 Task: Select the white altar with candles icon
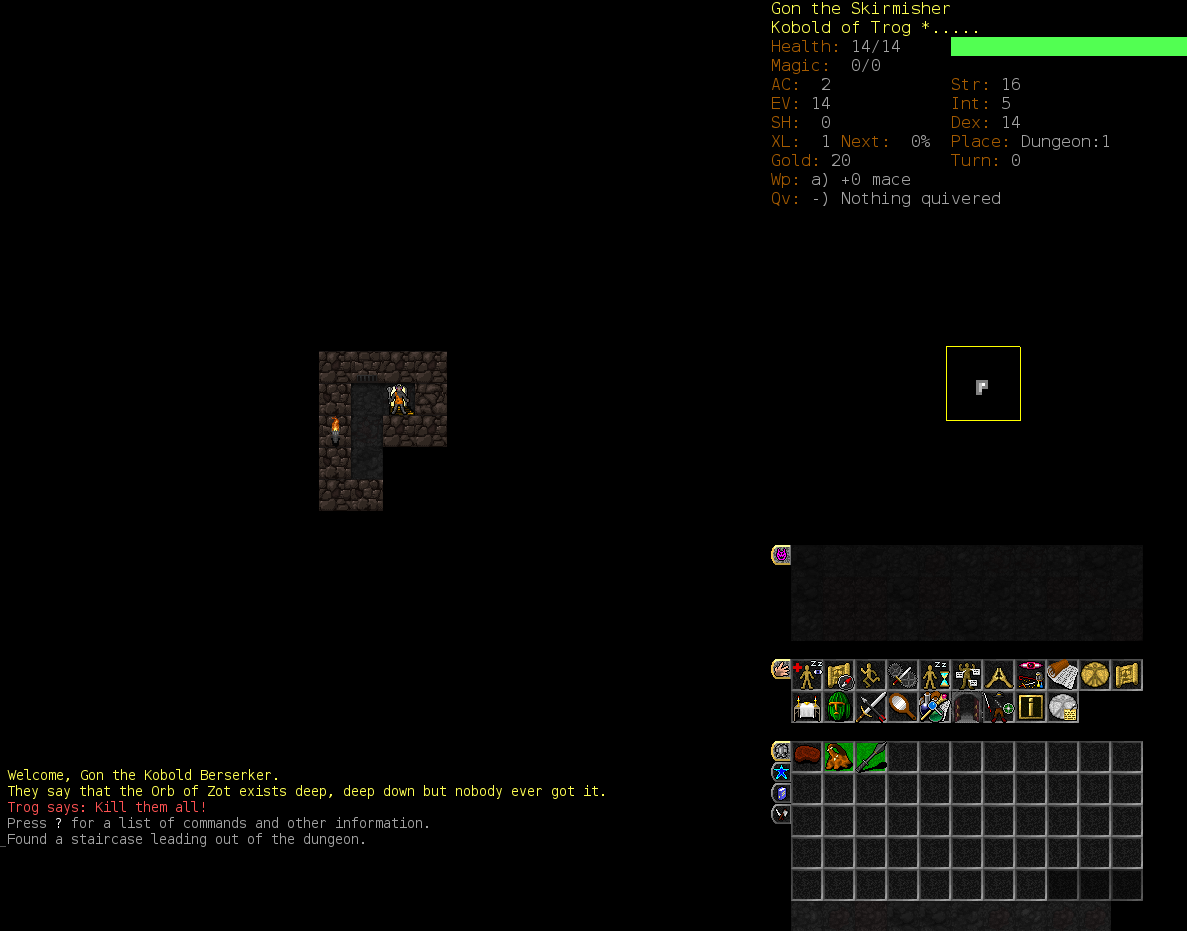point(807,708)
